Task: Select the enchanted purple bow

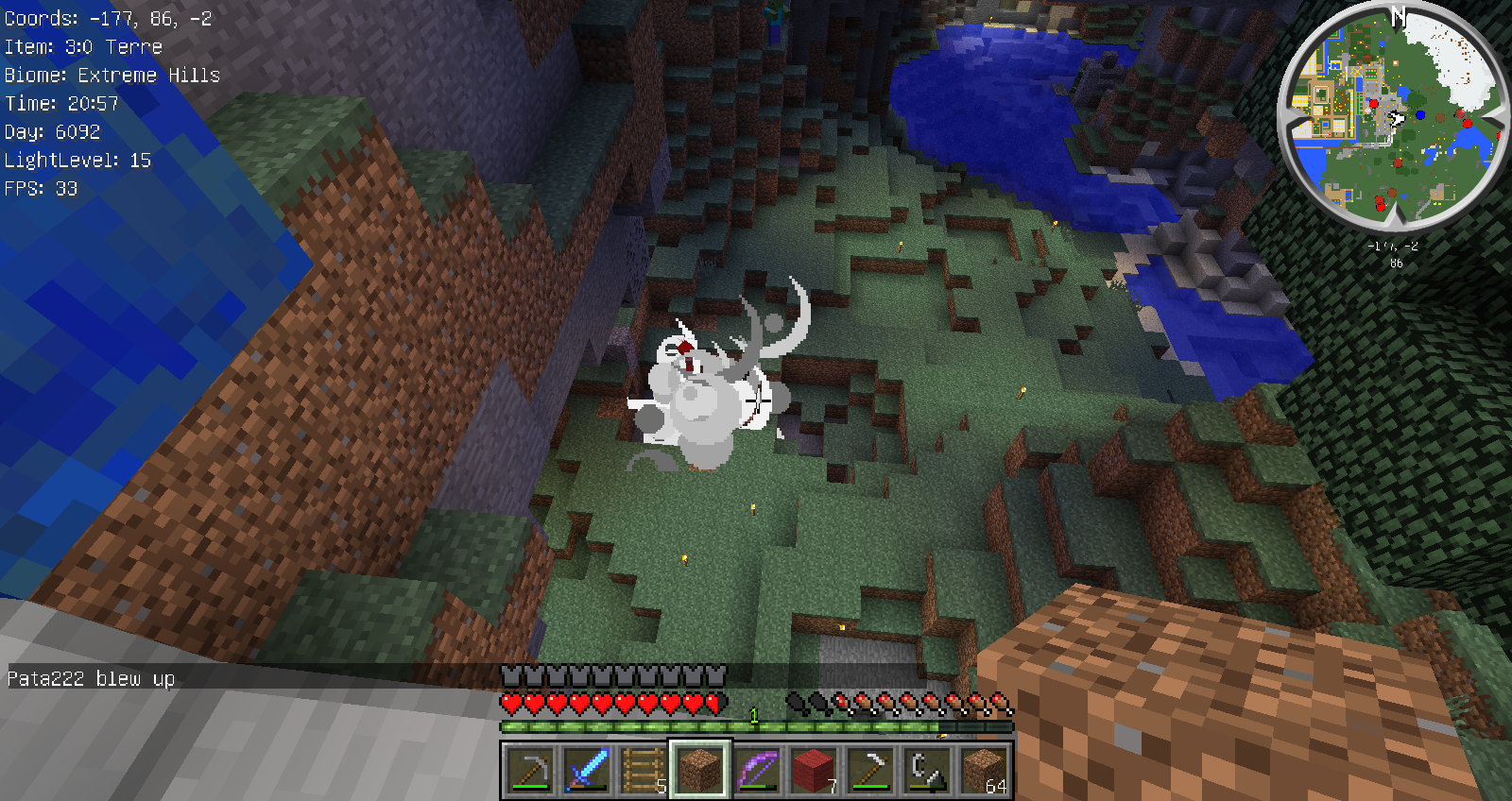Action: 757,770
